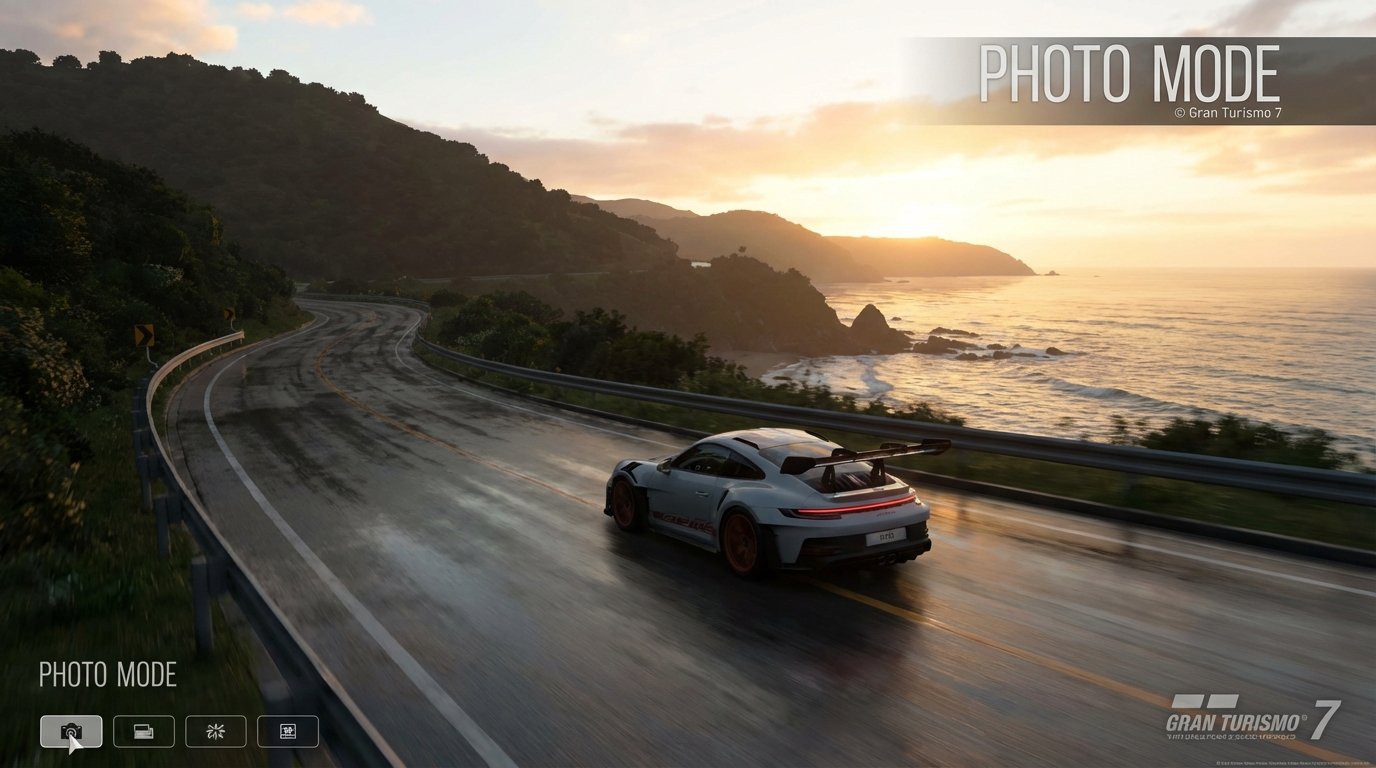This screenshot has height=768, width=1376.
Task: Select the PHOTO MODE banner at top right
Action: [x=1128, y=72]
